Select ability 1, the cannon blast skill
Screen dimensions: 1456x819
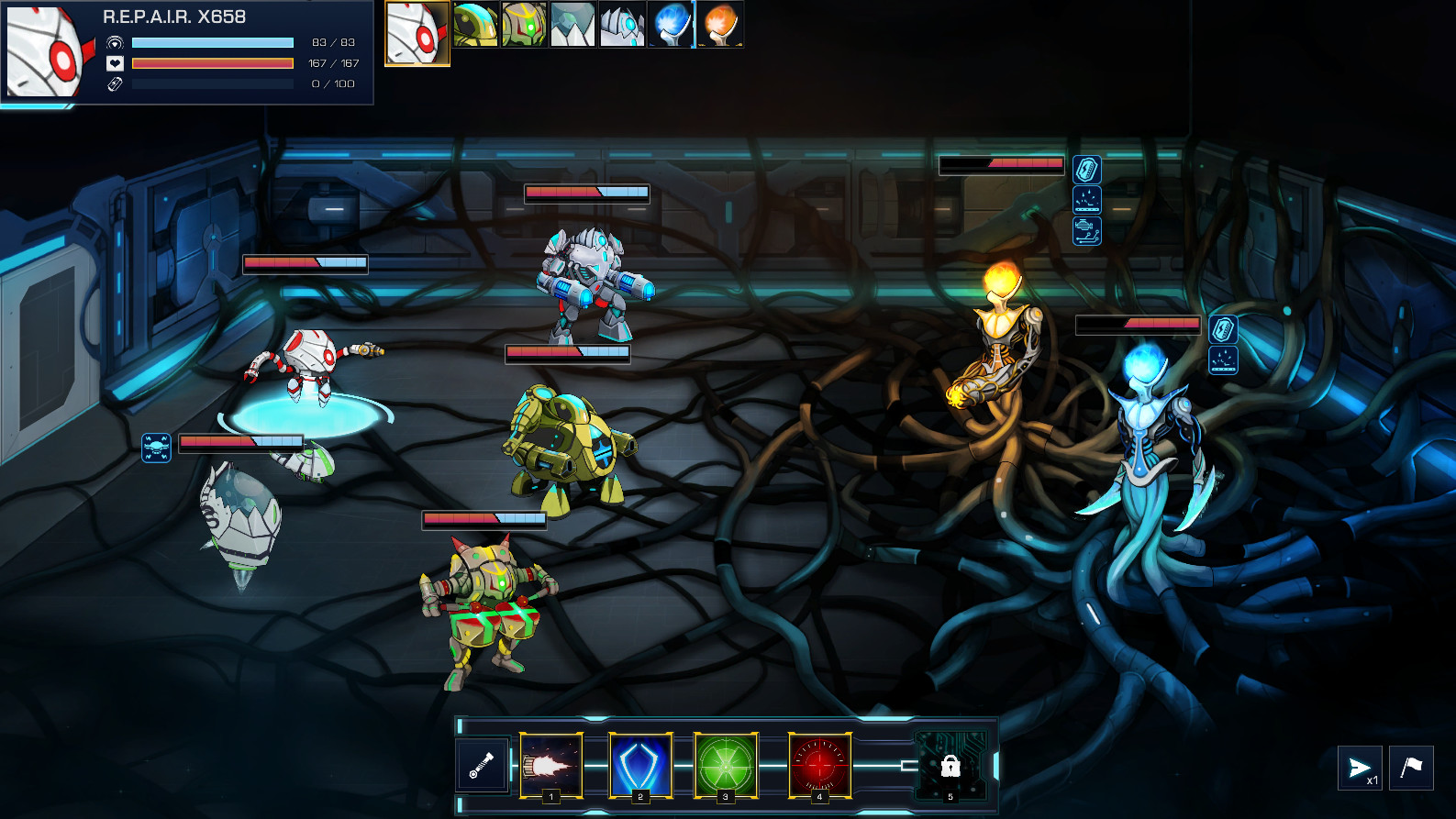click(x=550, y=767)
